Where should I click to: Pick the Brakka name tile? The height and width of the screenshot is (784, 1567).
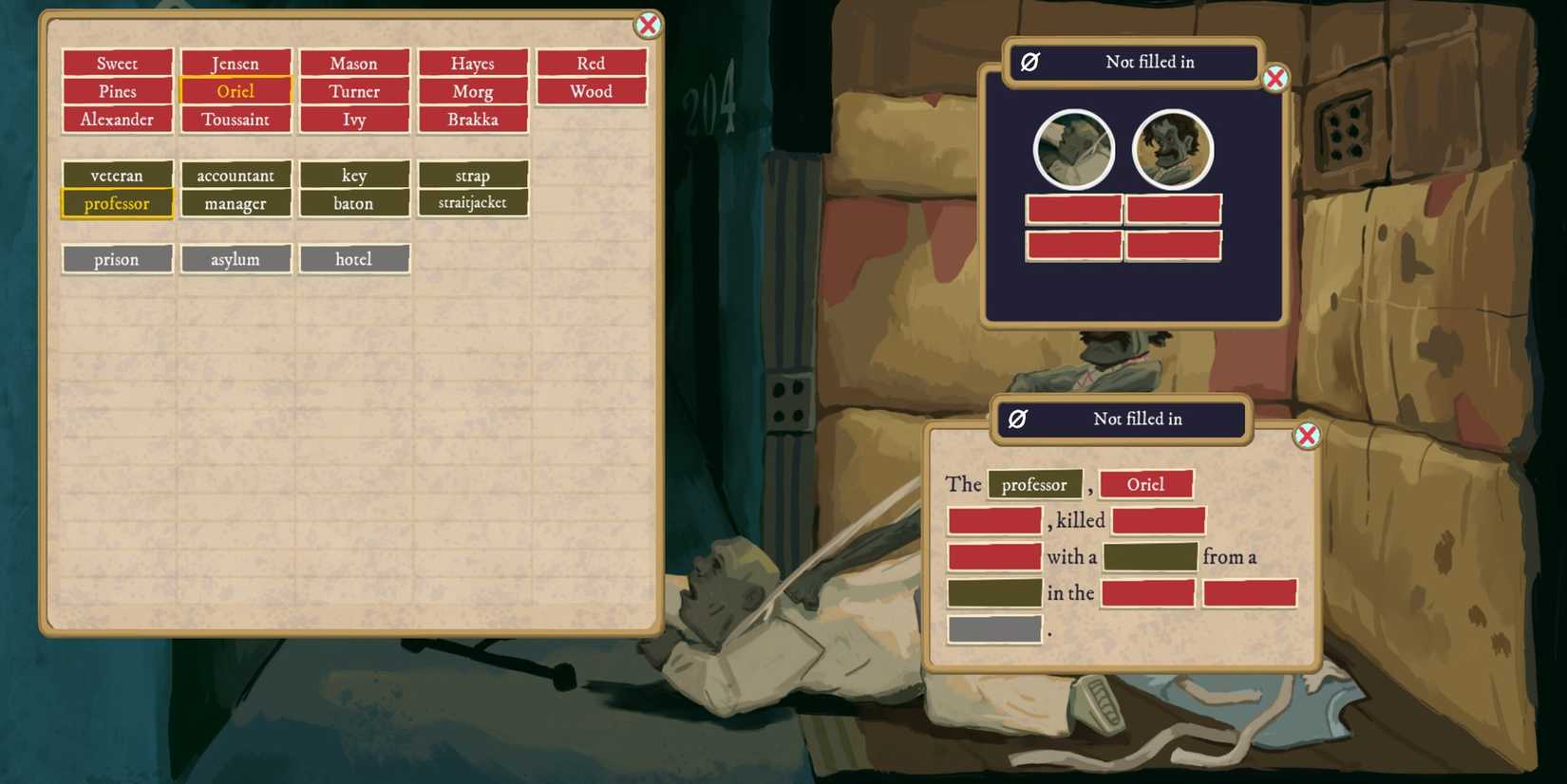[x=473, y=120]
